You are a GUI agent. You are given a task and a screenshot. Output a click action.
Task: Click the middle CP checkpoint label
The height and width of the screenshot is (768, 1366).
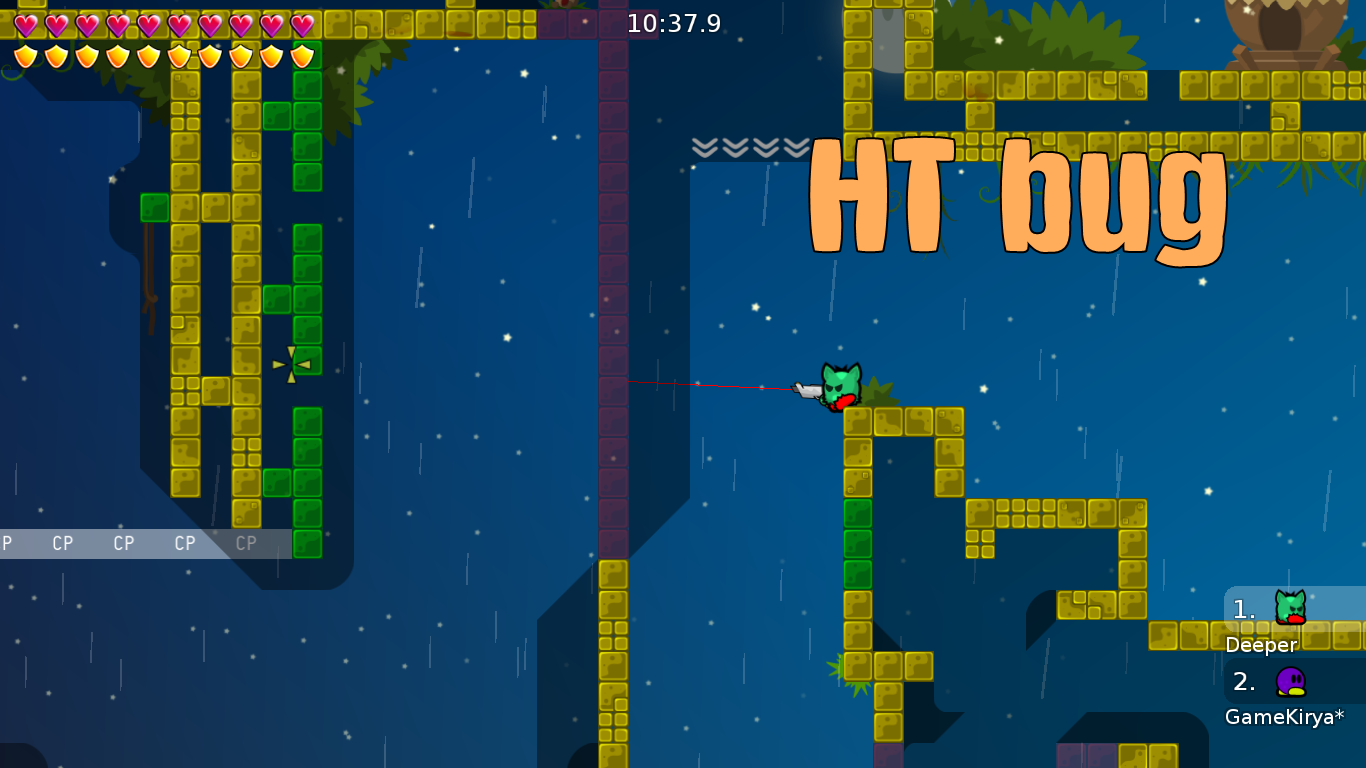(122, 543)
